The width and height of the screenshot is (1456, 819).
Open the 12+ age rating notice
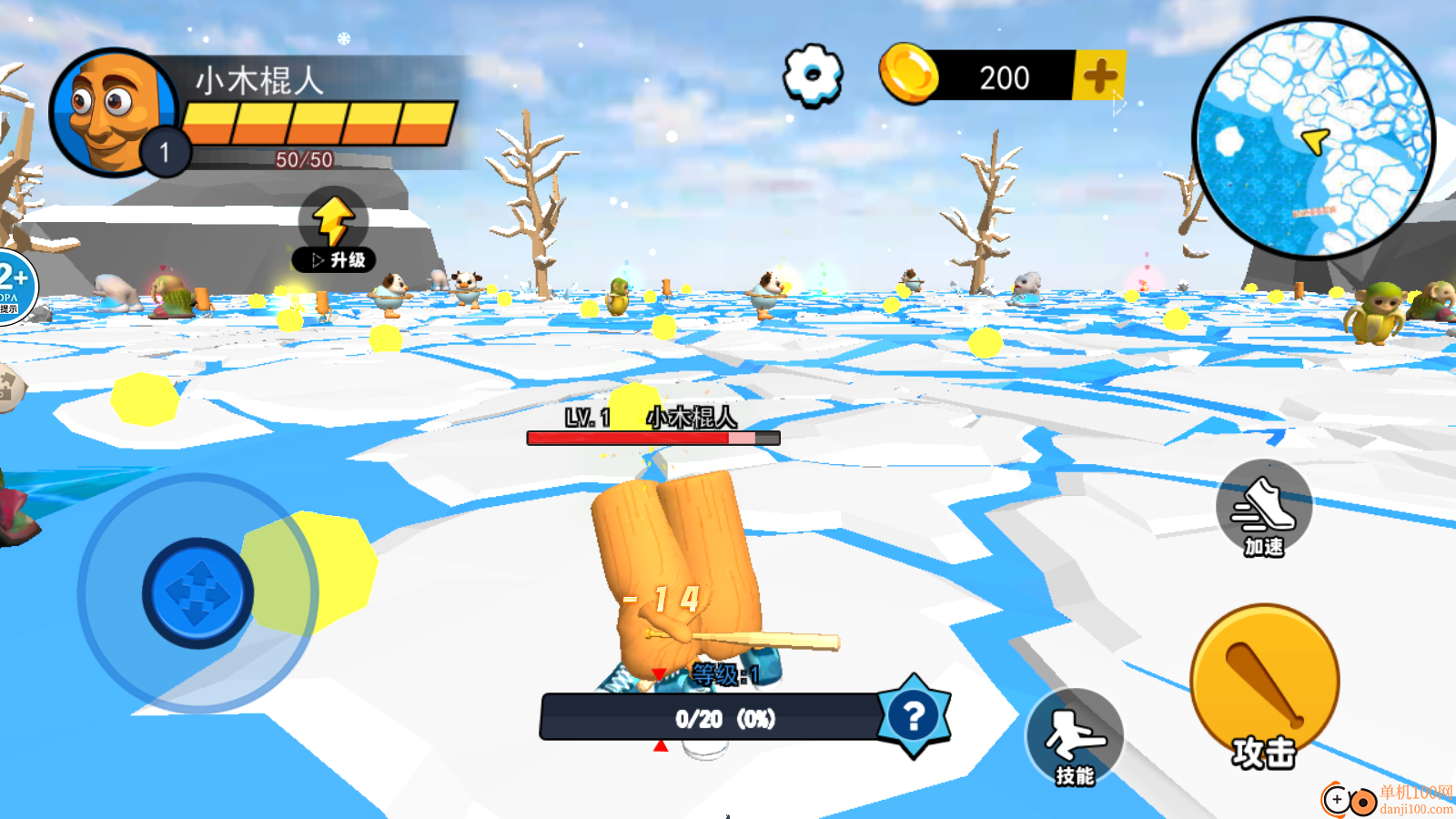click(x=15, y=286)
